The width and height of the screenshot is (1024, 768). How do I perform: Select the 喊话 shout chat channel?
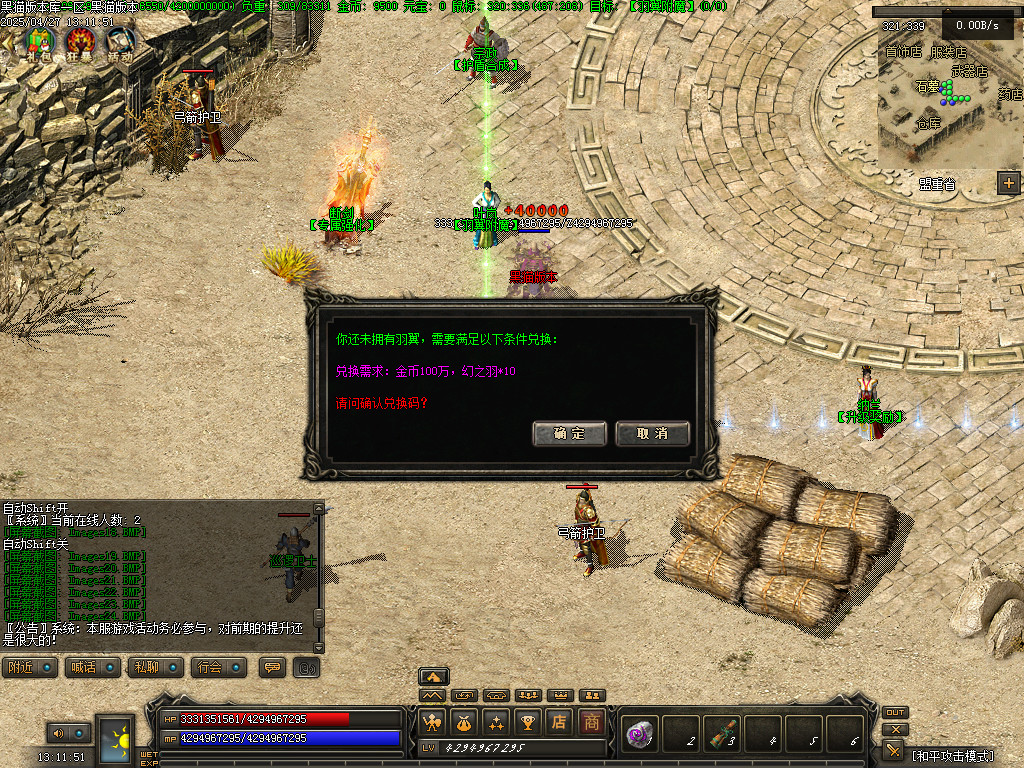pyautogui.click(x=92, y=667)
